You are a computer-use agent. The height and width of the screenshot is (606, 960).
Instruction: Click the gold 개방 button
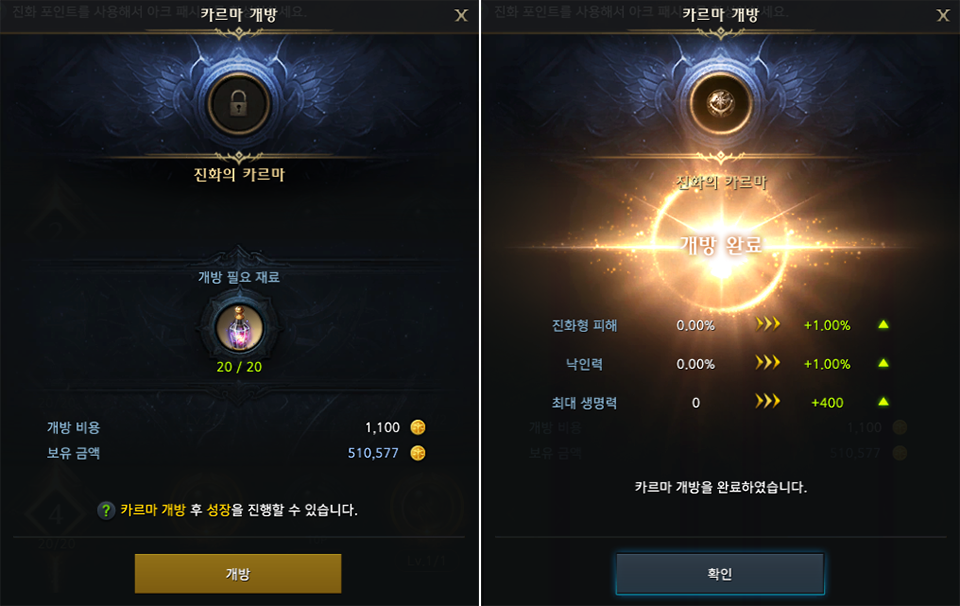pos(238,574)
